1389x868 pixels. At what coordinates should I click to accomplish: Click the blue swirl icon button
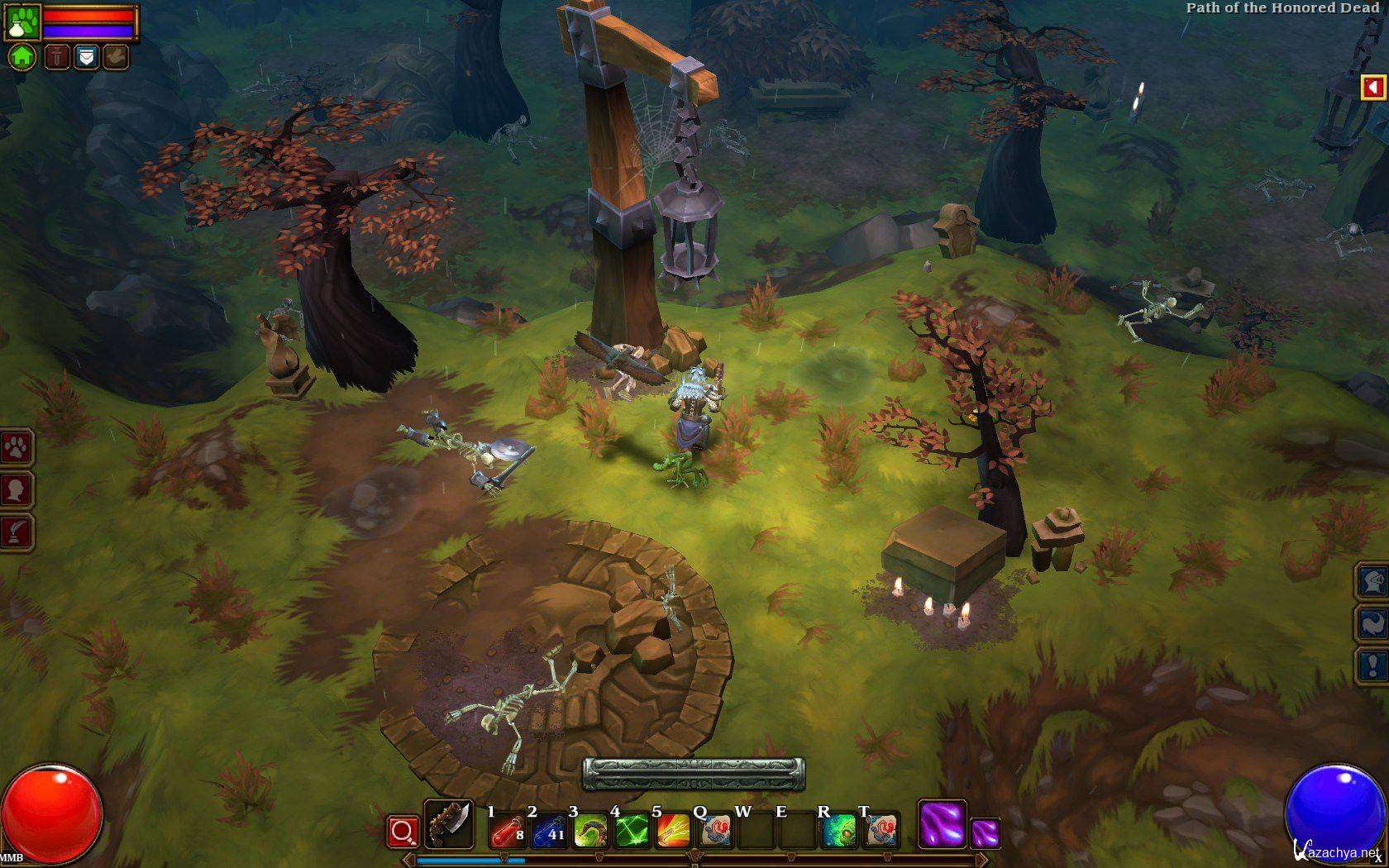(1373, 622)
